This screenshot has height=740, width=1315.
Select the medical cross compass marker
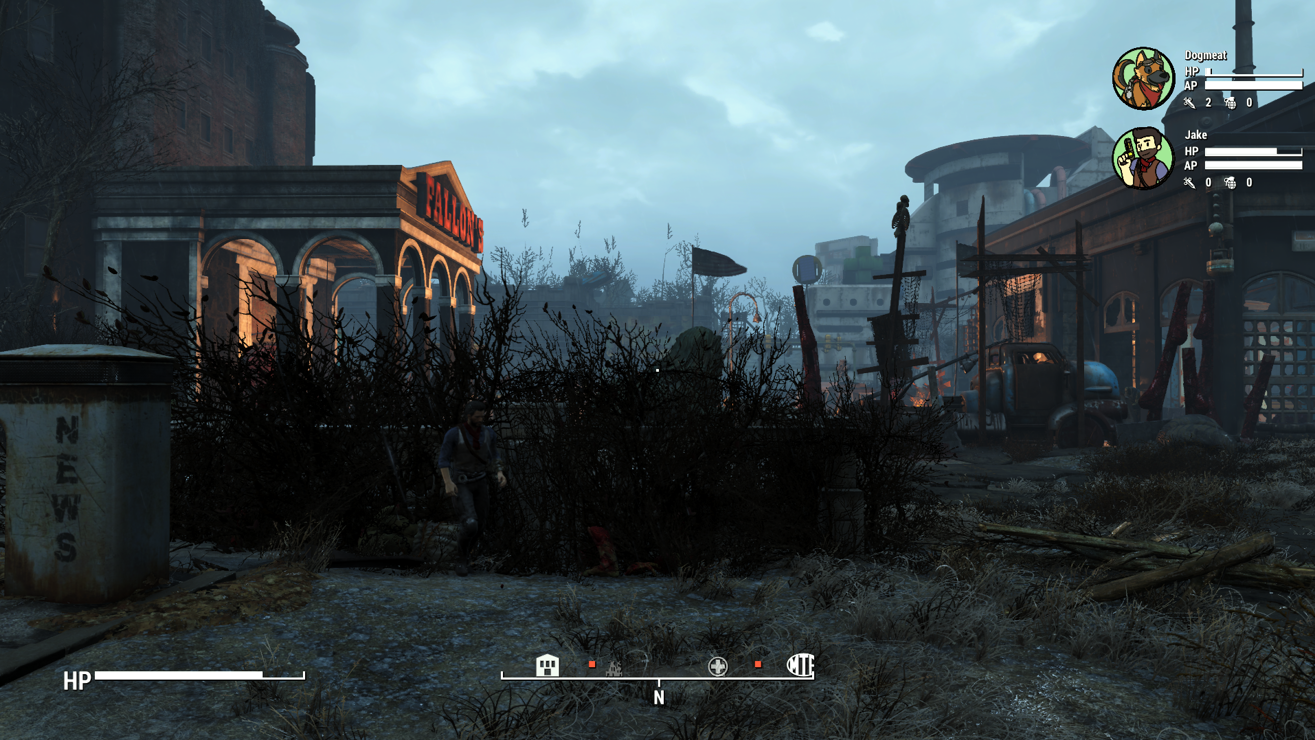click(x=718, y=666)
